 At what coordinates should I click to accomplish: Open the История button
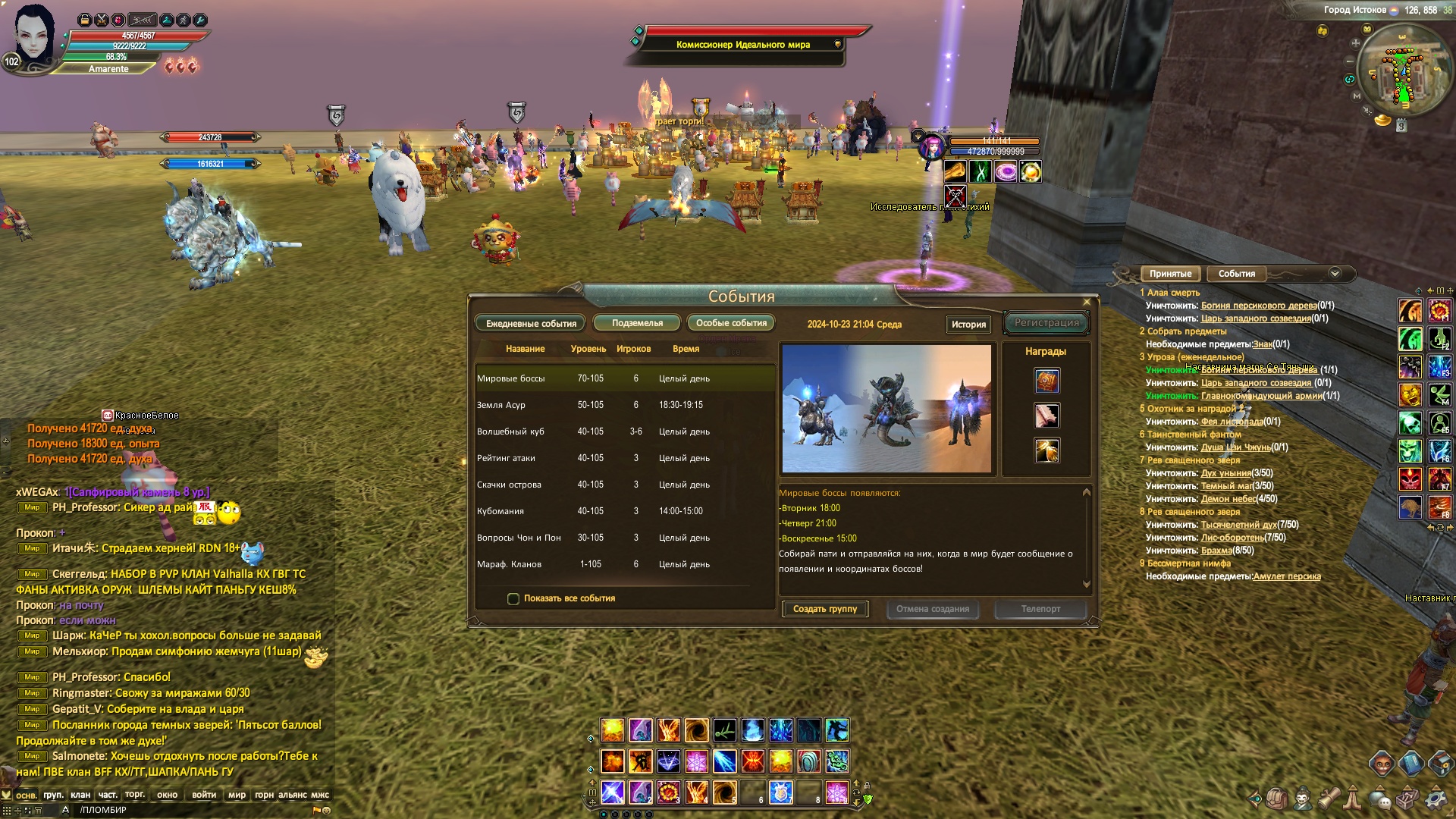click(968, 325)
